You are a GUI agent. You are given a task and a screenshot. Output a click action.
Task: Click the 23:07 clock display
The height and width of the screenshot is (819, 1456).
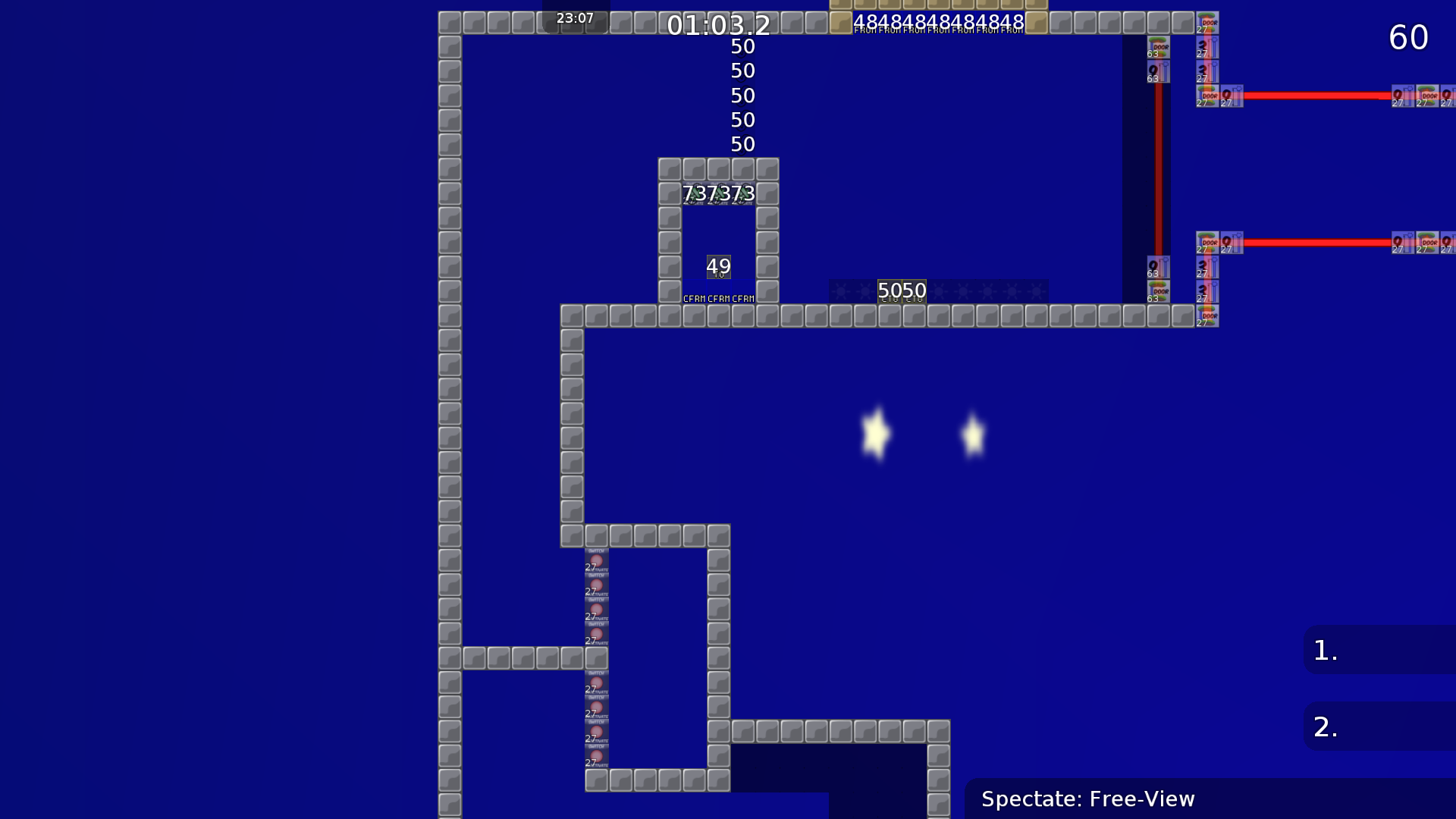point(574,18)
